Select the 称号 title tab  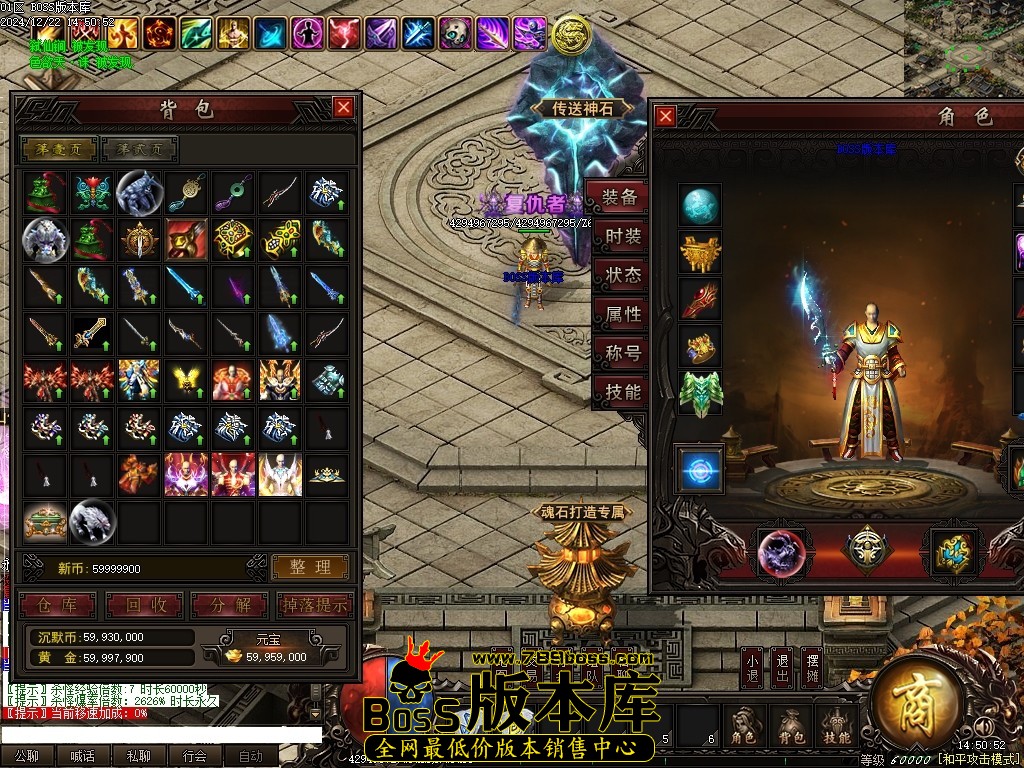[622, 353]
